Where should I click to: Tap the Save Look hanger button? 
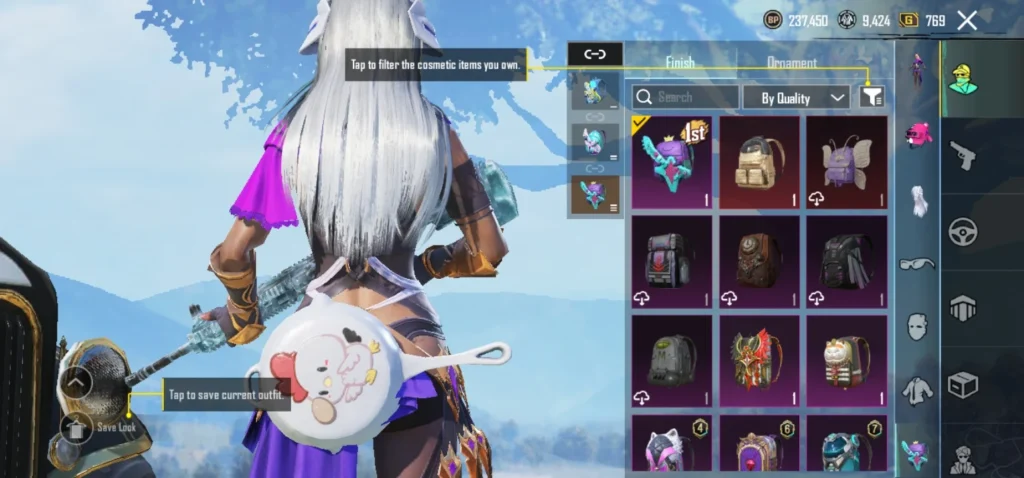pos(77,428)
